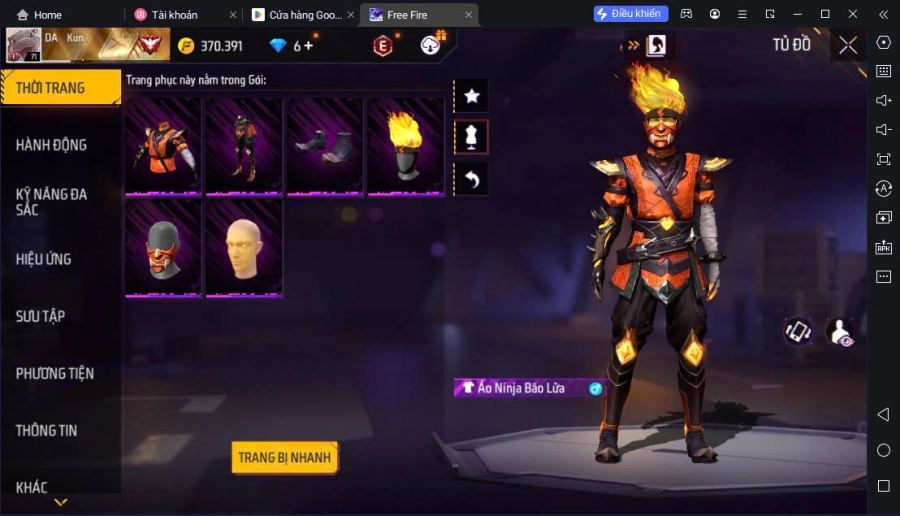Image resolution: width=900 pixels, height=516 pixels.
Task: Select the flaming hair head item
Action: click(x=406, y=145)
